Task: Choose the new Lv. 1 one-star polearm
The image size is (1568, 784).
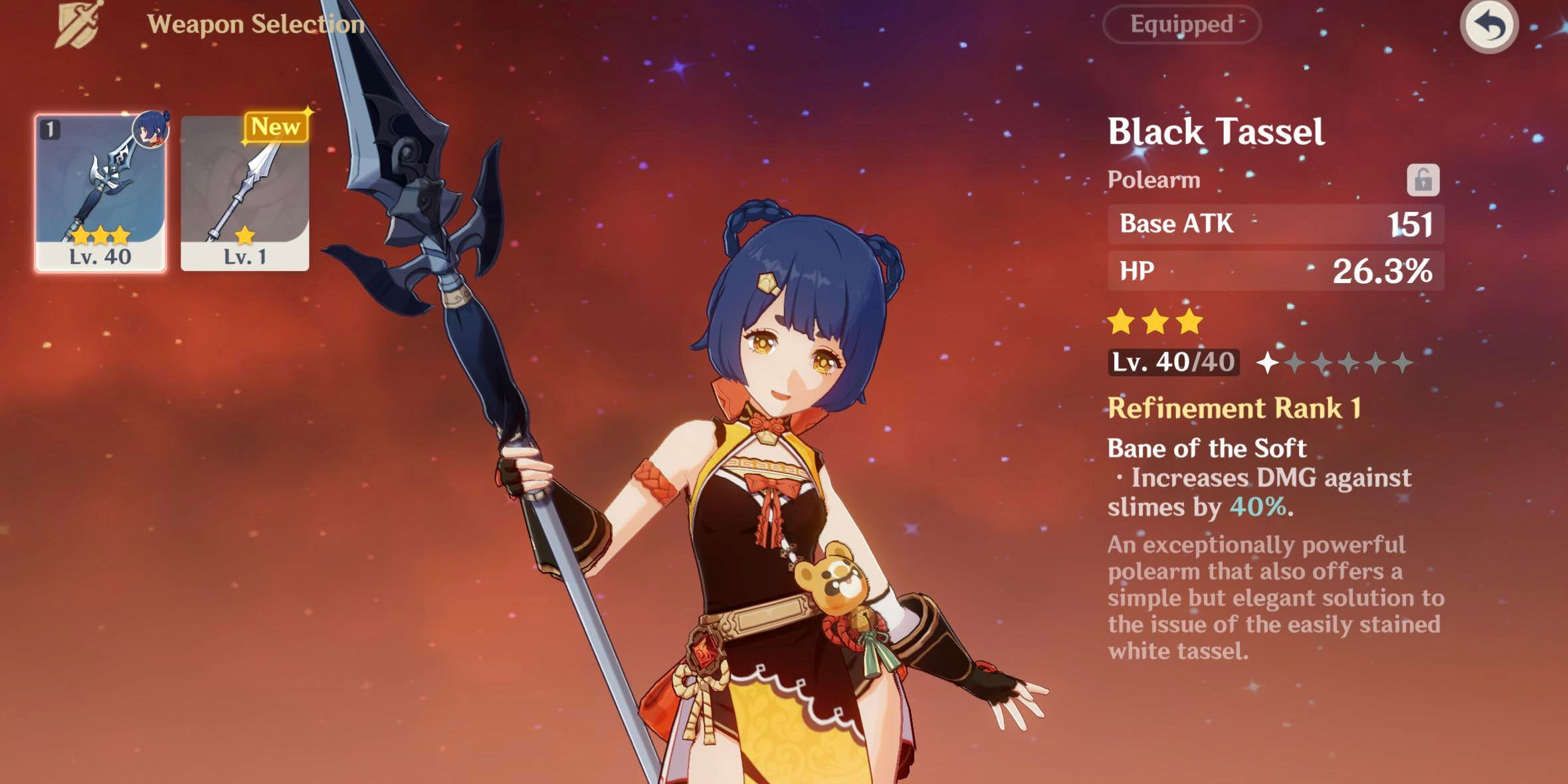Action: click(x=245, y=193)
